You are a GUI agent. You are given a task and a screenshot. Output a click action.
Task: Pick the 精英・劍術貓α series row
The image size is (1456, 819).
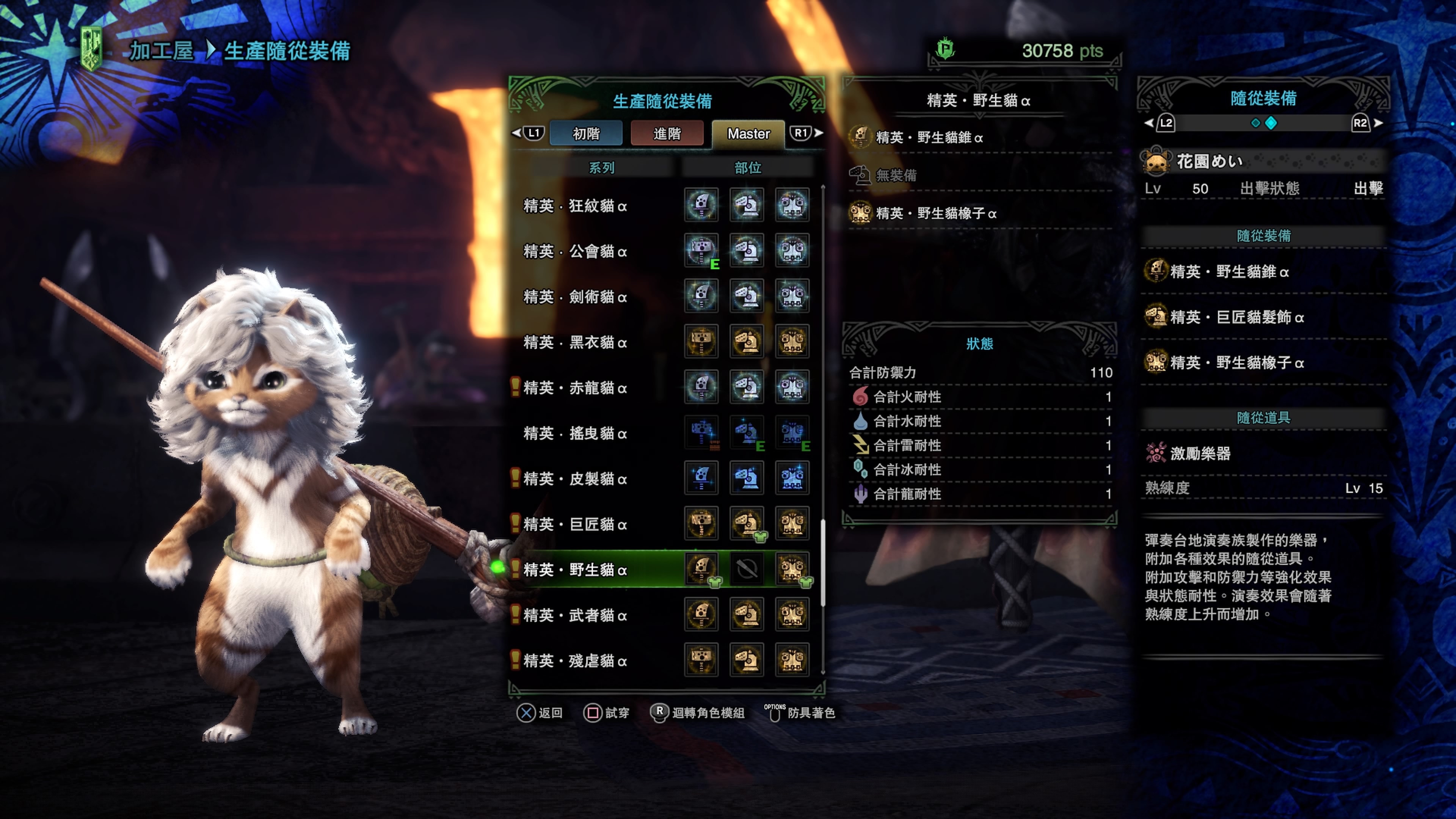point(575,297)
